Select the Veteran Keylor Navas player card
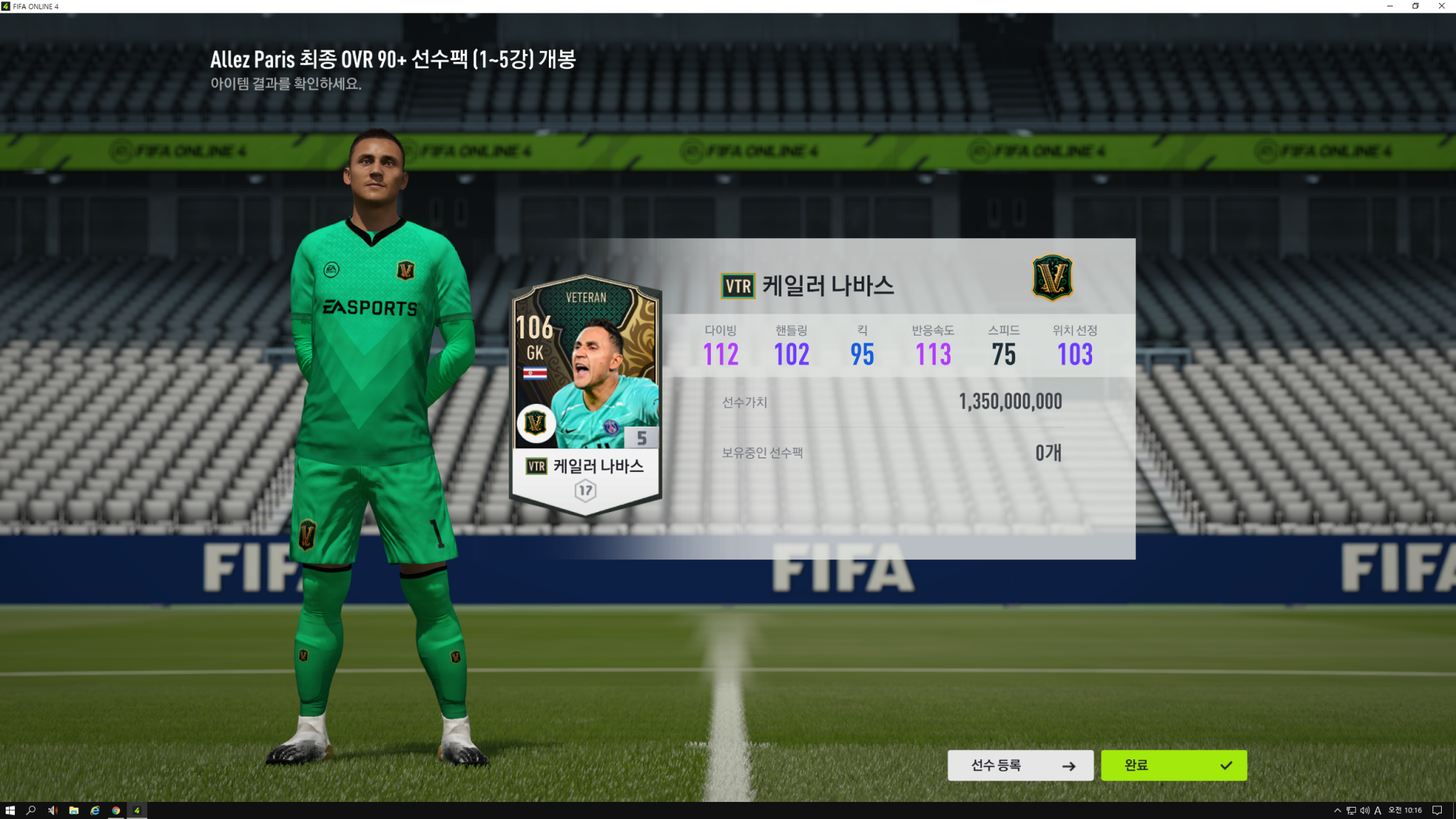The image size is (1456, 819). 587,395
